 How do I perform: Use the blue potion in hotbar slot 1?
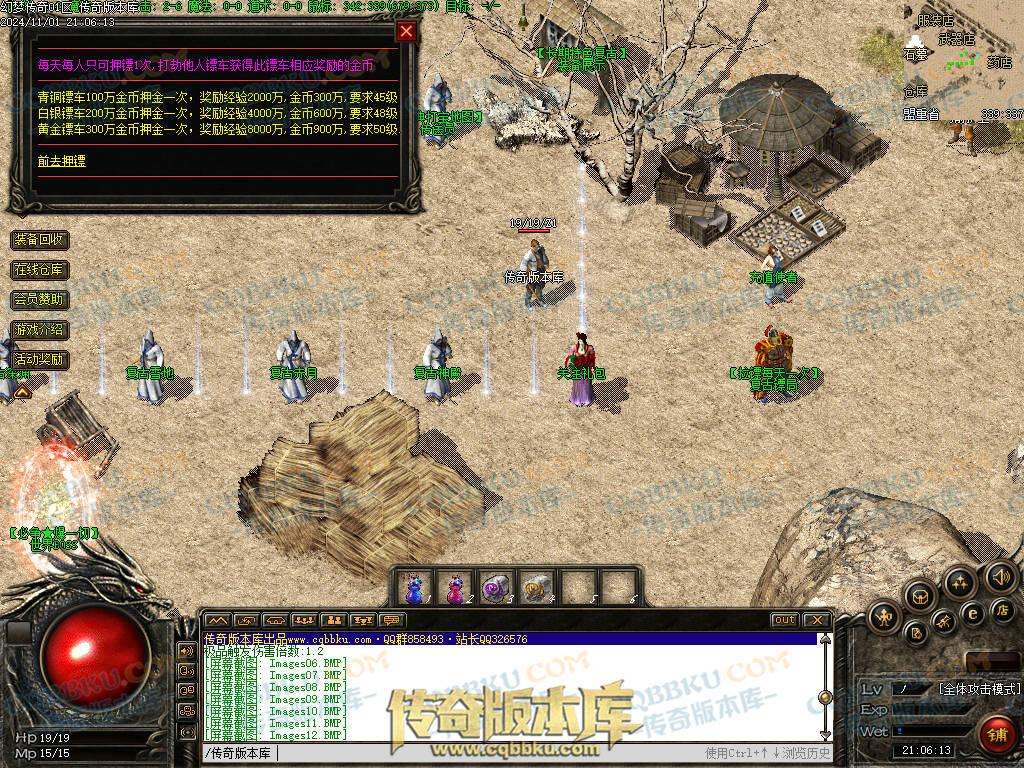[414, 587]
